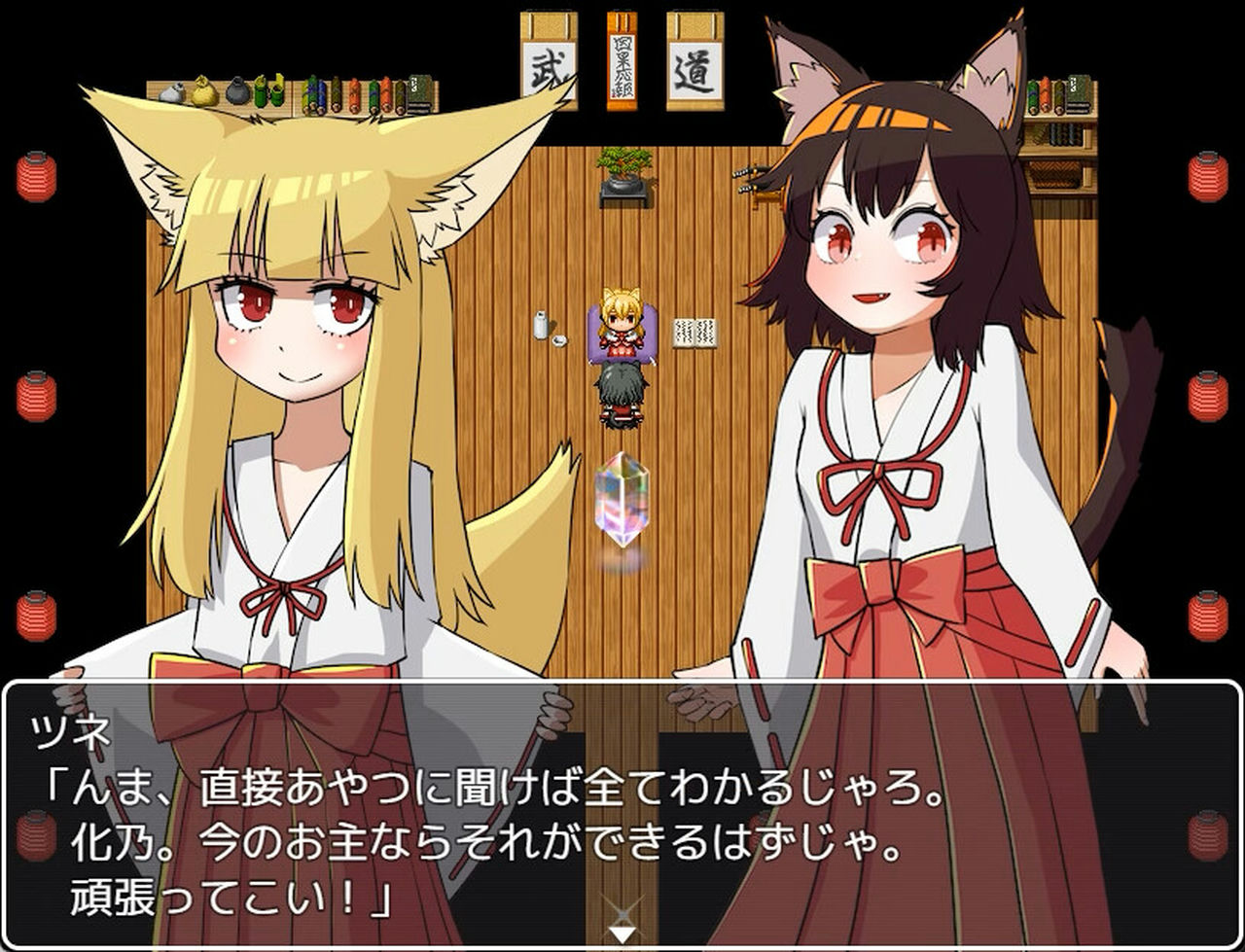The image size is (1245, 952).
Task: Click the glowing save crystal
Action: [622, 501]
